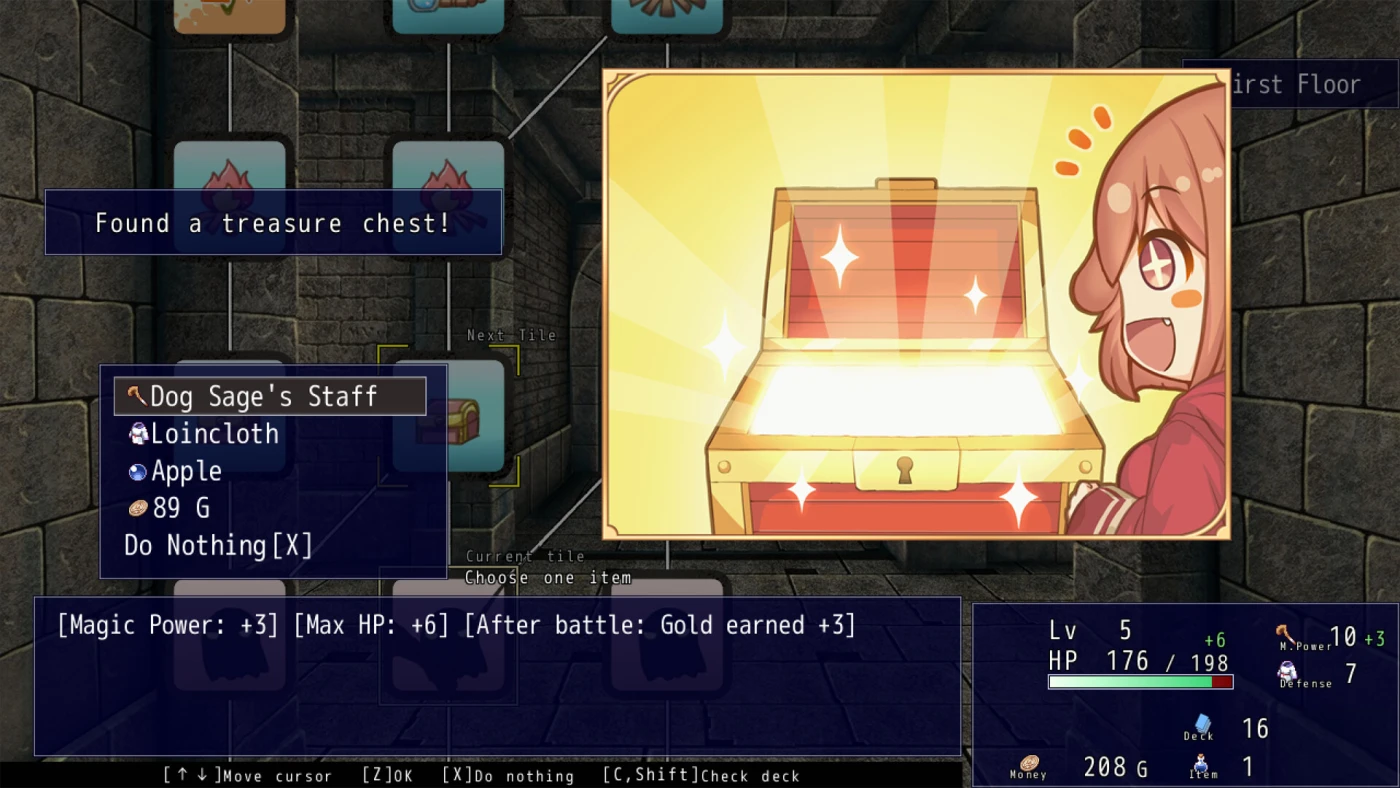The height and width of the screenshot is (788, 1400).
Task: Select the Loincloth item
Action: coord(214,433)
